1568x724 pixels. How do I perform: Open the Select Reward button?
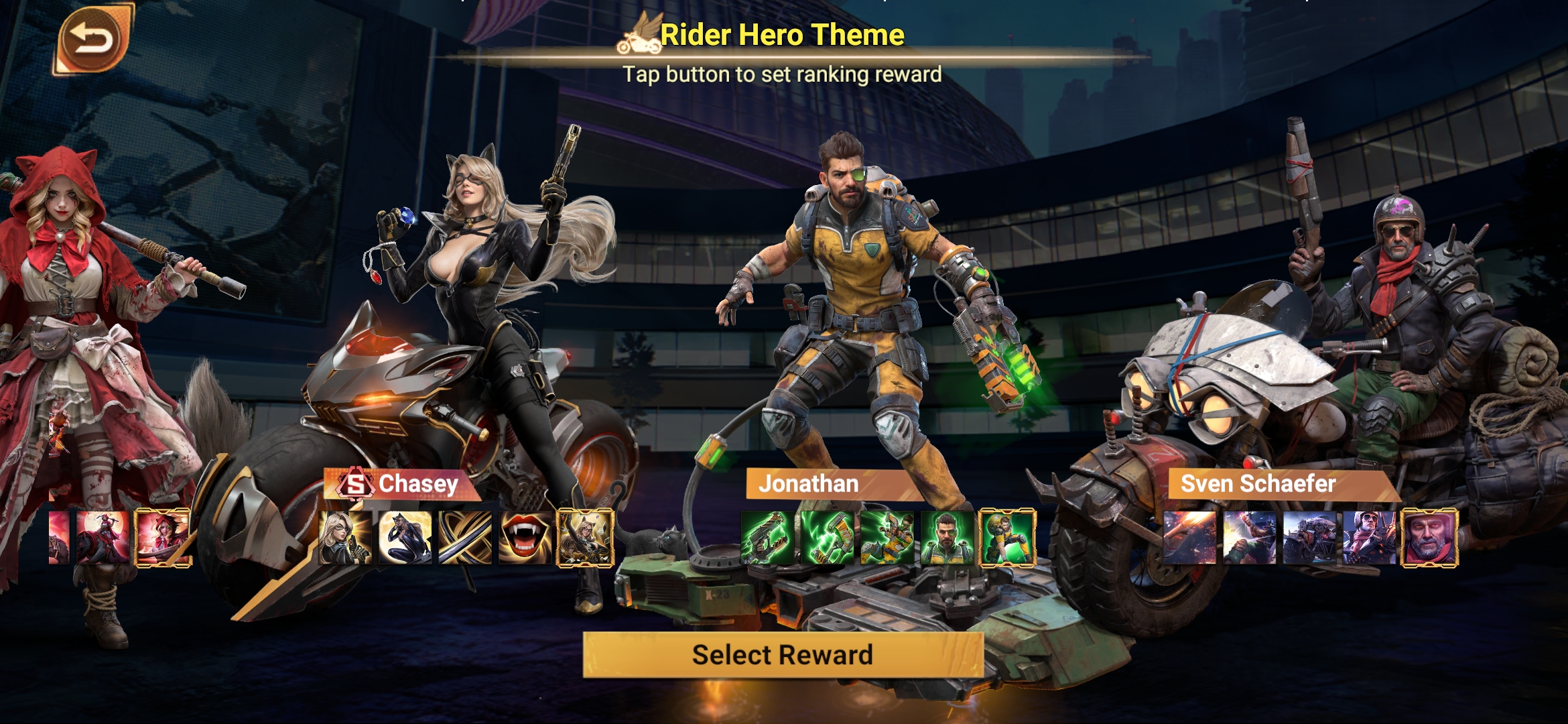(x=783, y=654)
